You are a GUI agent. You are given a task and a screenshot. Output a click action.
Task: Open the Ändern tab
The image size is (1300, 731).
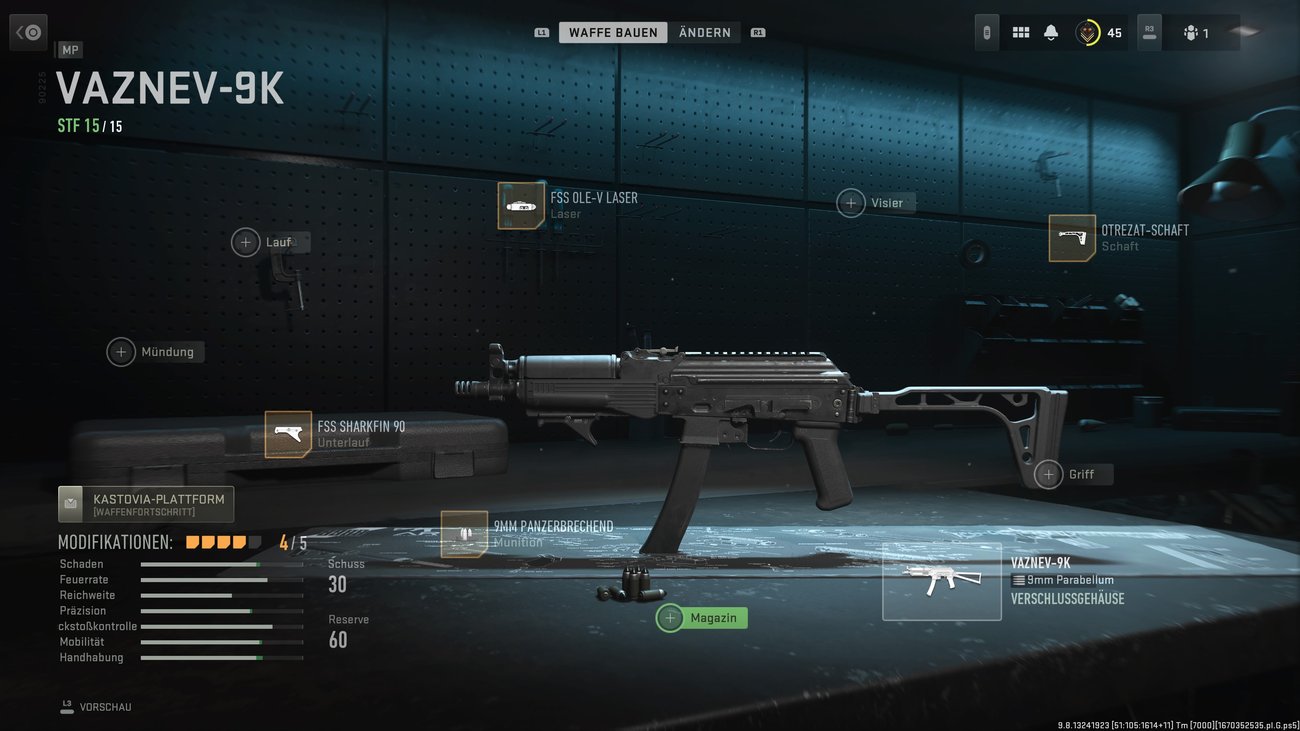coord(705,33)
